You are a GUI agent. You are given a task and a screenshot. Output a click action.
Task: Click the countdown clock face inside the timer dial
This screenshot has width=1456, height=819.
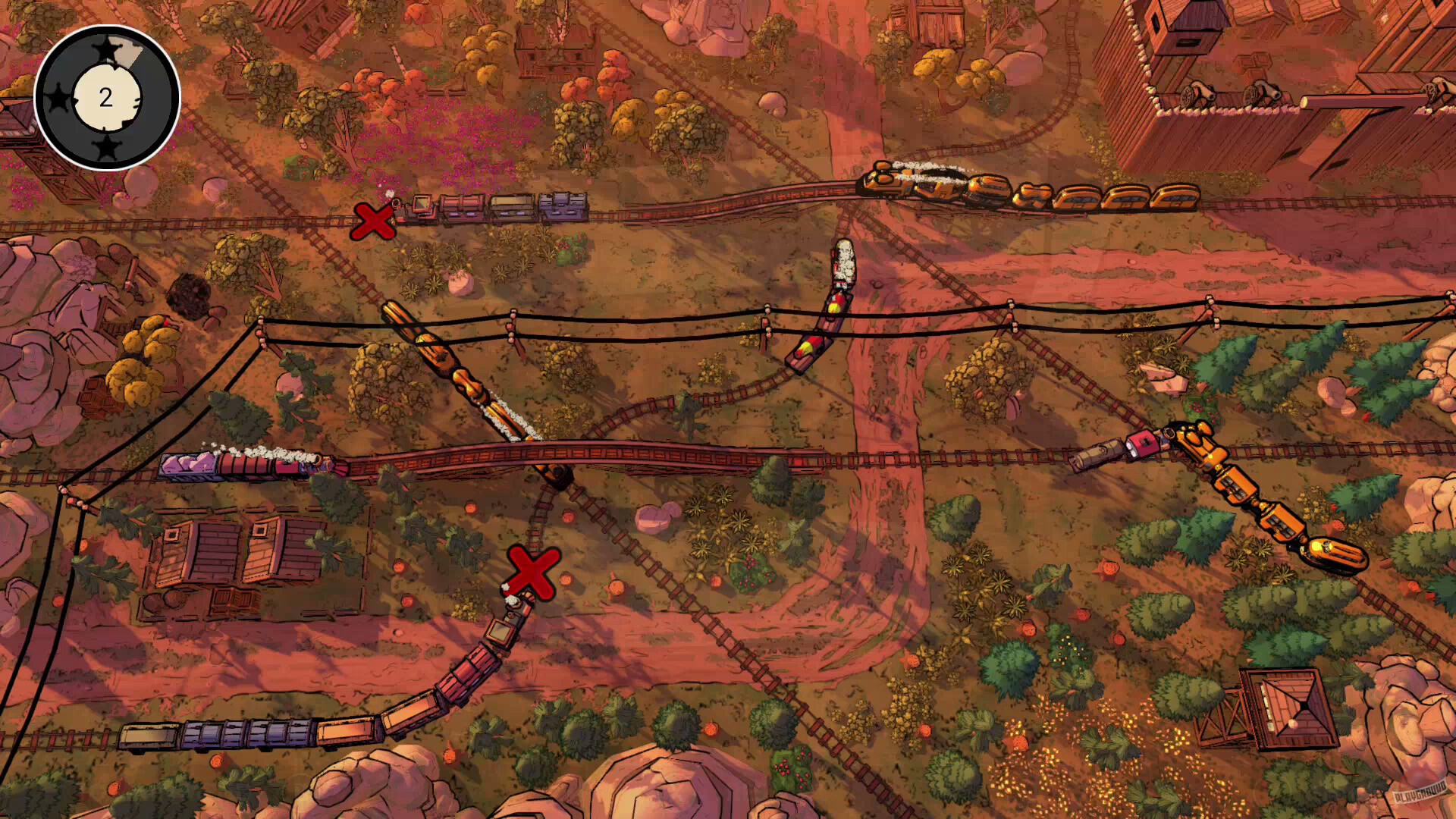[106, 97]
